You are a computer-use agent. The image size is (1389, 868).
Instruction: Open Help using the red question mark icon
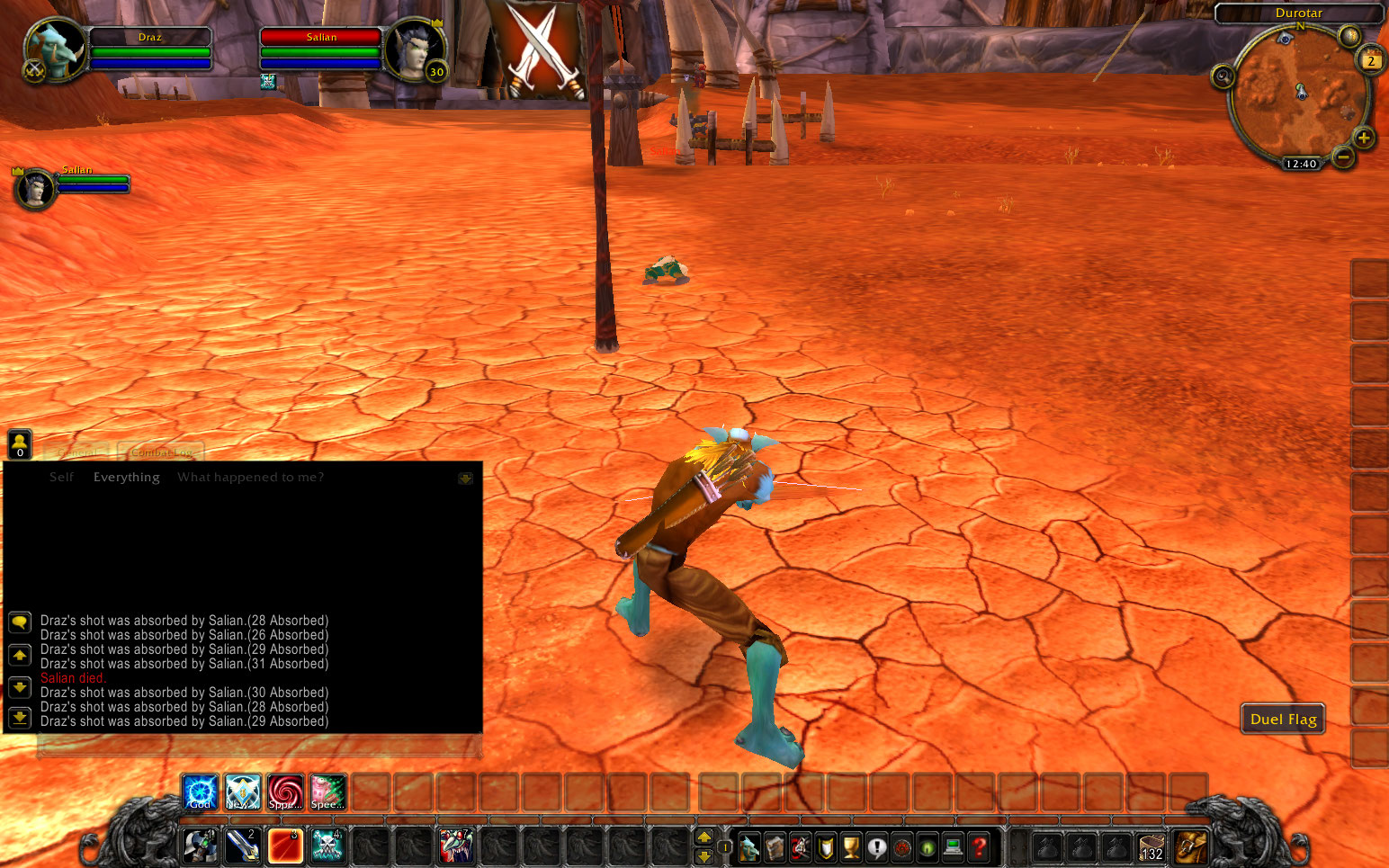pos(977,847)
